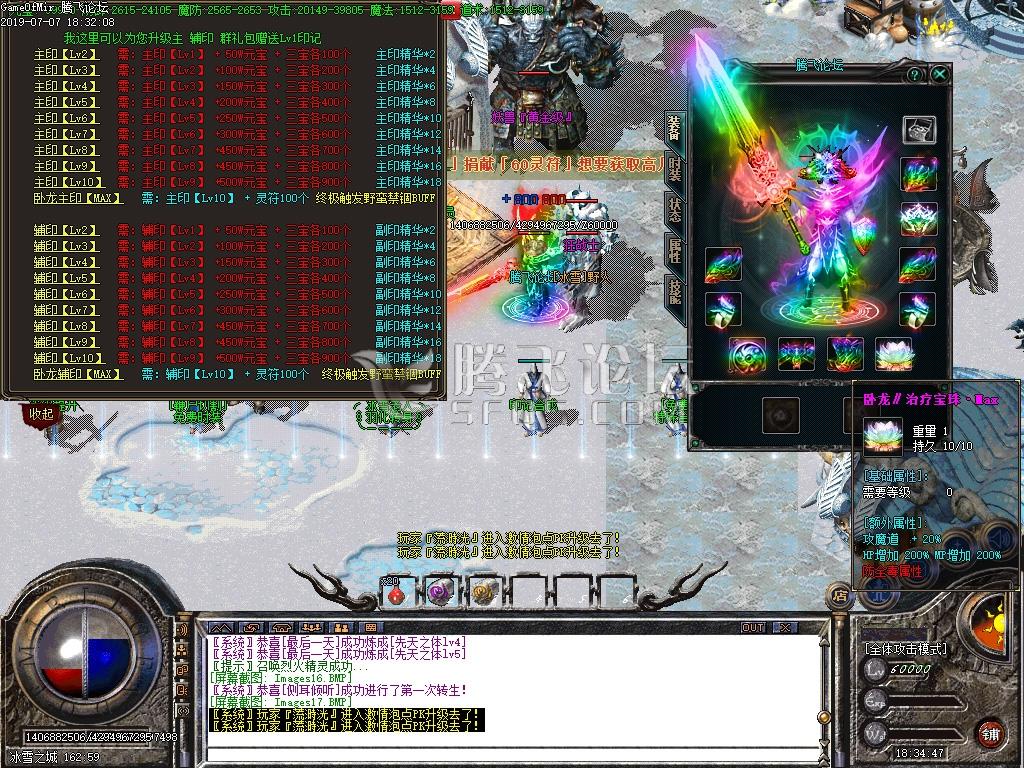Select the lotus healing orb slot
This screenshot has width=1024, height=768.
coord(893,354)
